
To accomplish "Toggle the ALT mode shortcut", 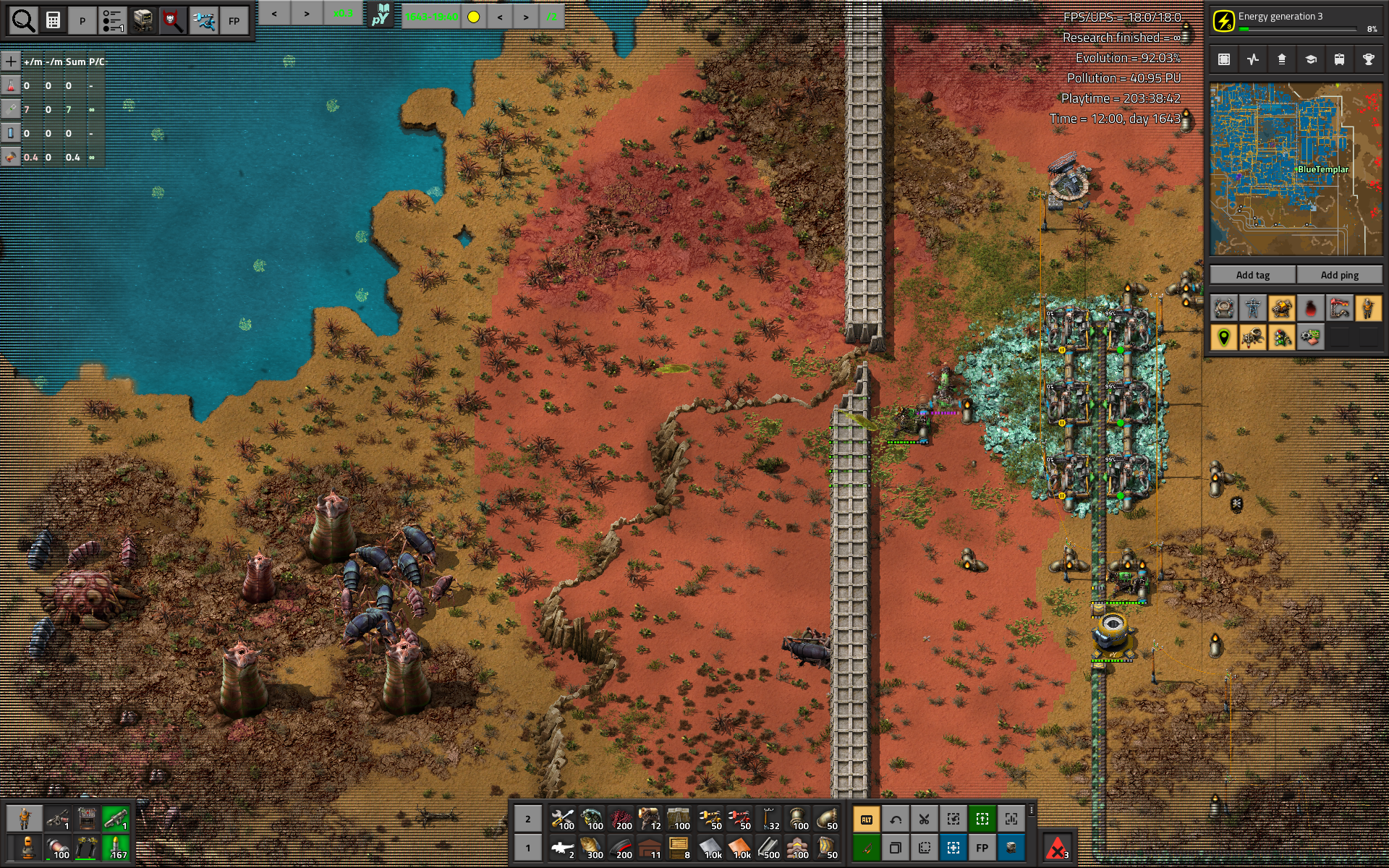I will coord(867,820).
